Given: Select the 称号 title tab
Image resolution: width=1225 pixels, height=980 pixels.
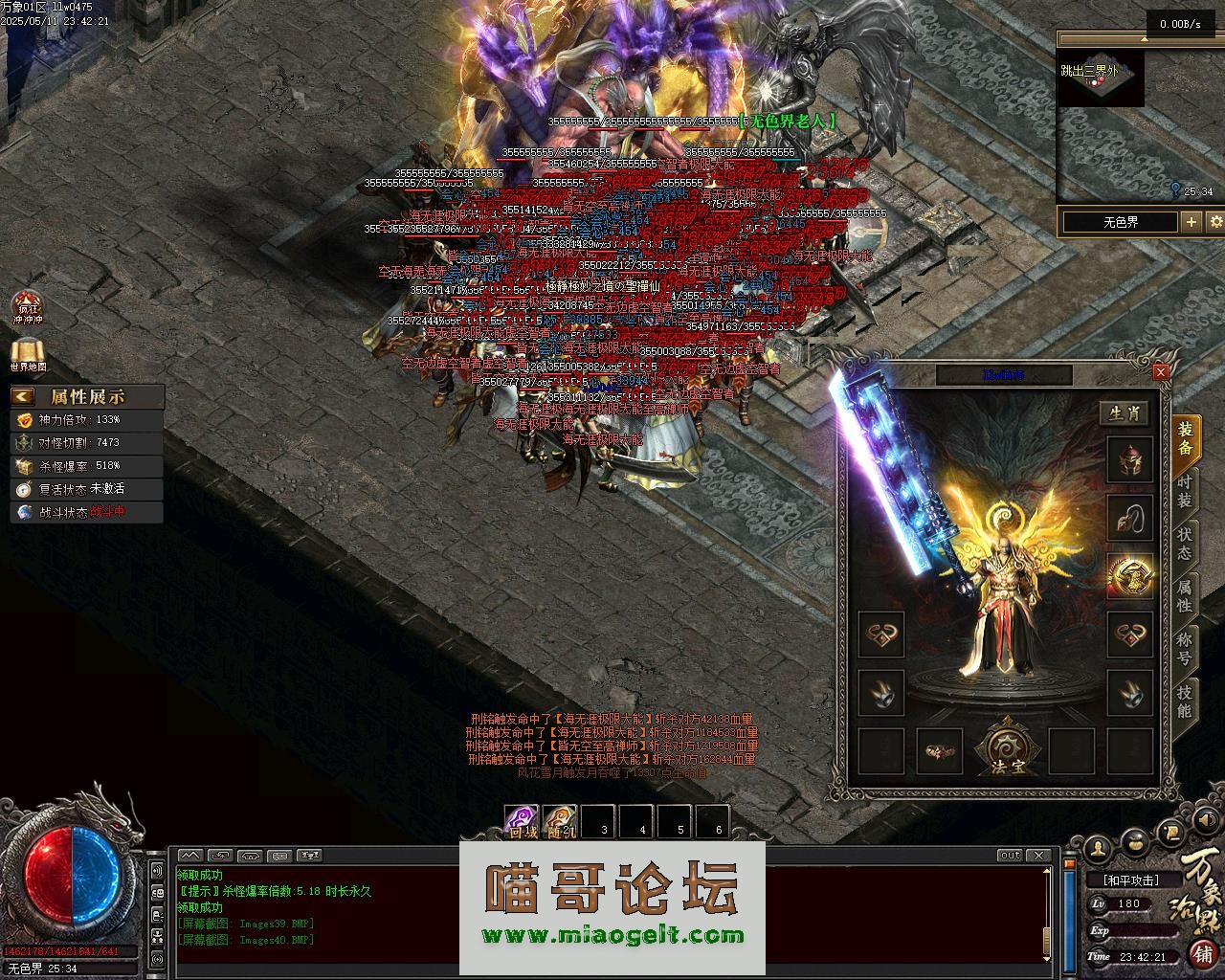Looking at the screenshot, I should point(1185,649).
